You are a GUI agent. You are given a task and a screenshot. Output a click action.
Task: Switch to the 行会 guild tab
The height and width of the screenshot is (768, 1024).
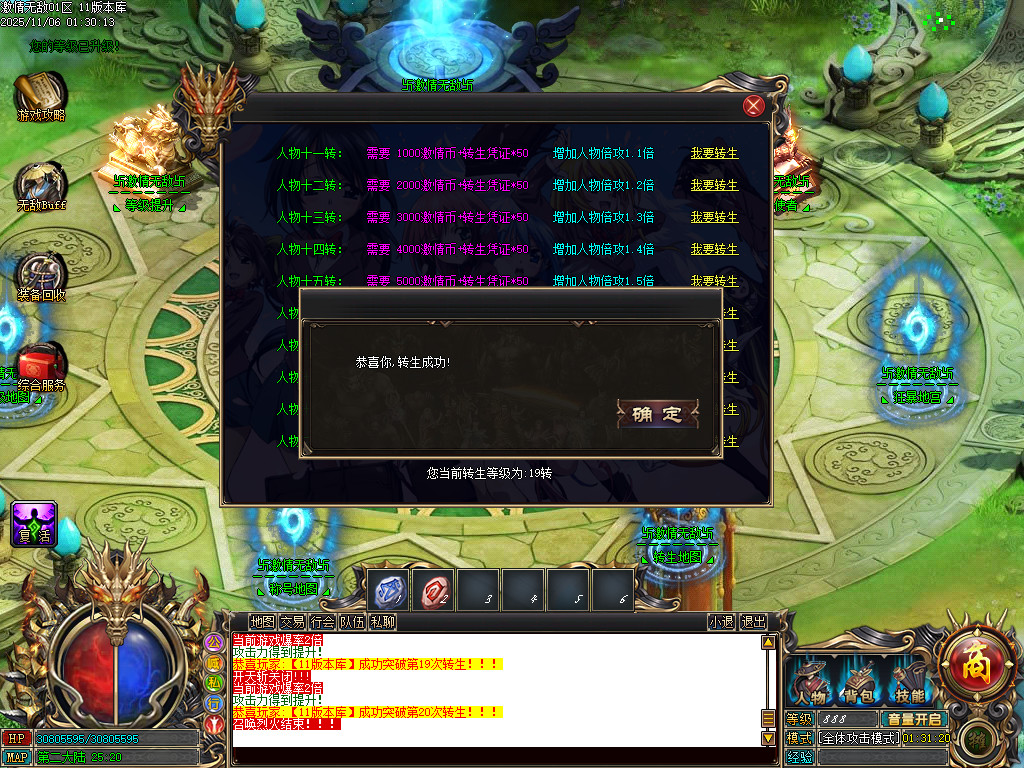(x=322, y=621)
